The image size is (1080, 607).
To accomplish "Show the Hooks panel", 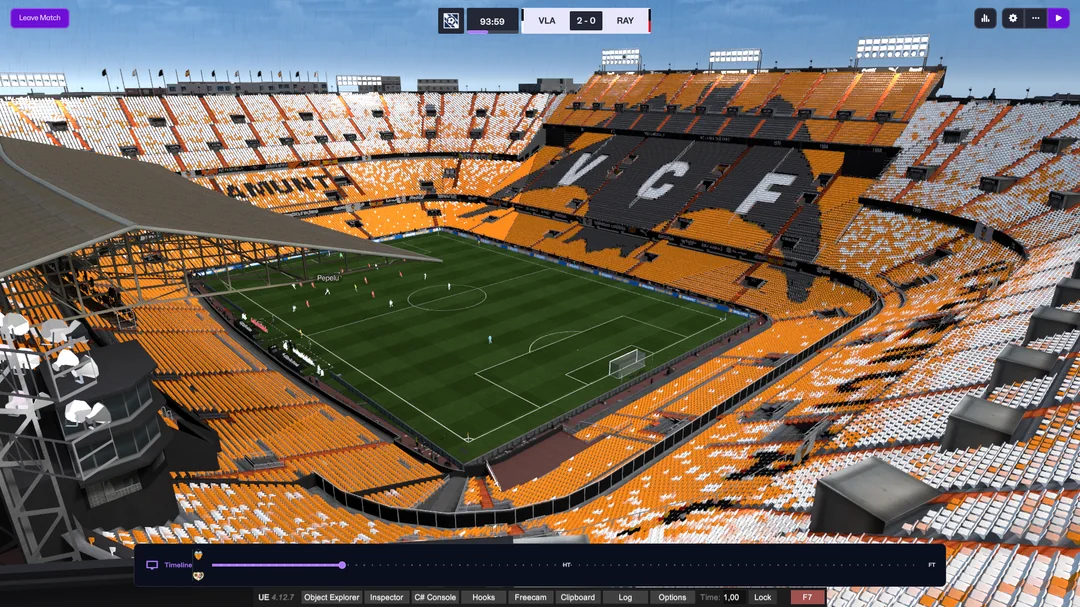I will click(483, 597).
